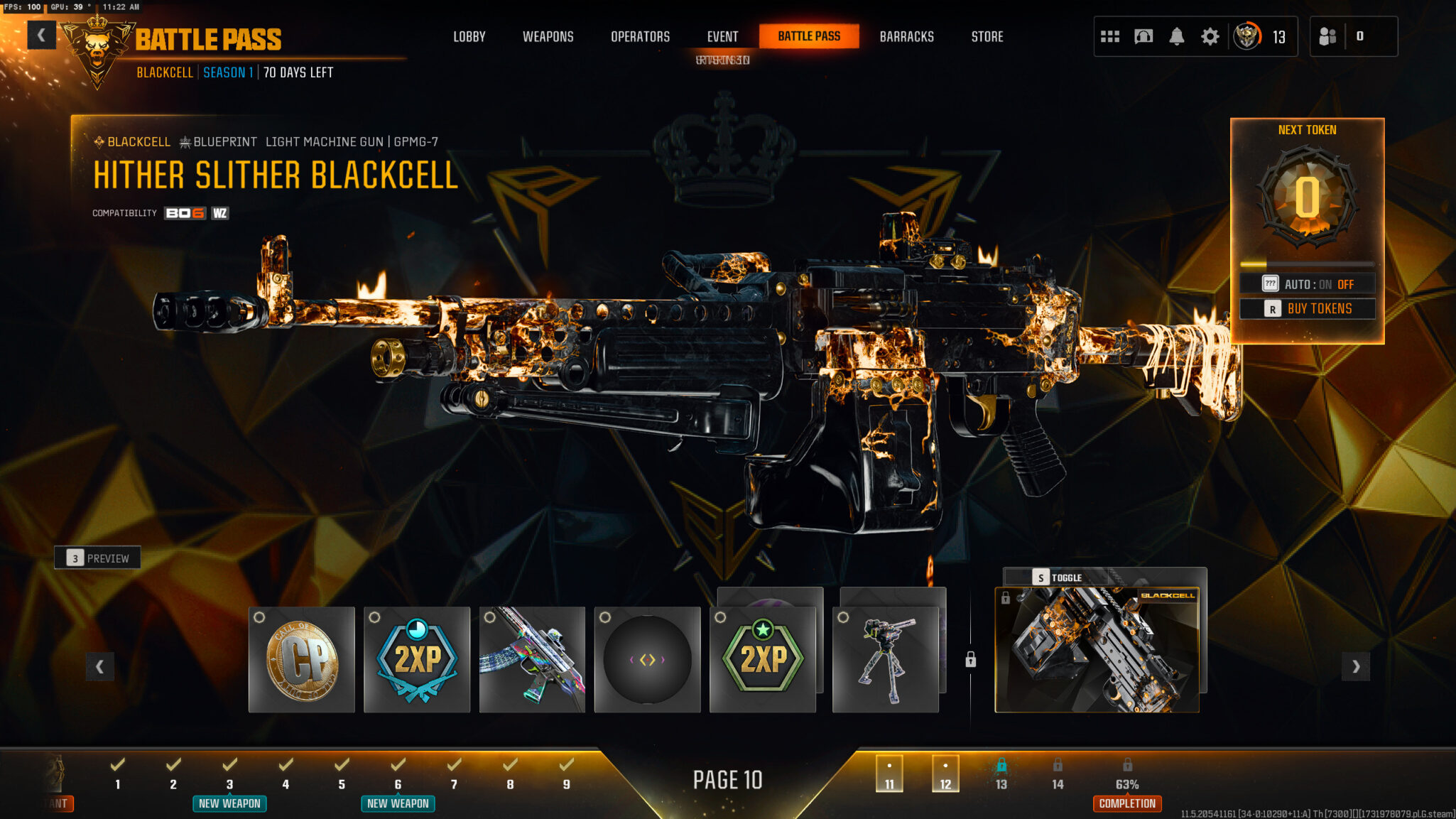This screenshot has height=819, width=1456.
Task: Select the COD Points coin reward
Action: pos(302,660)
